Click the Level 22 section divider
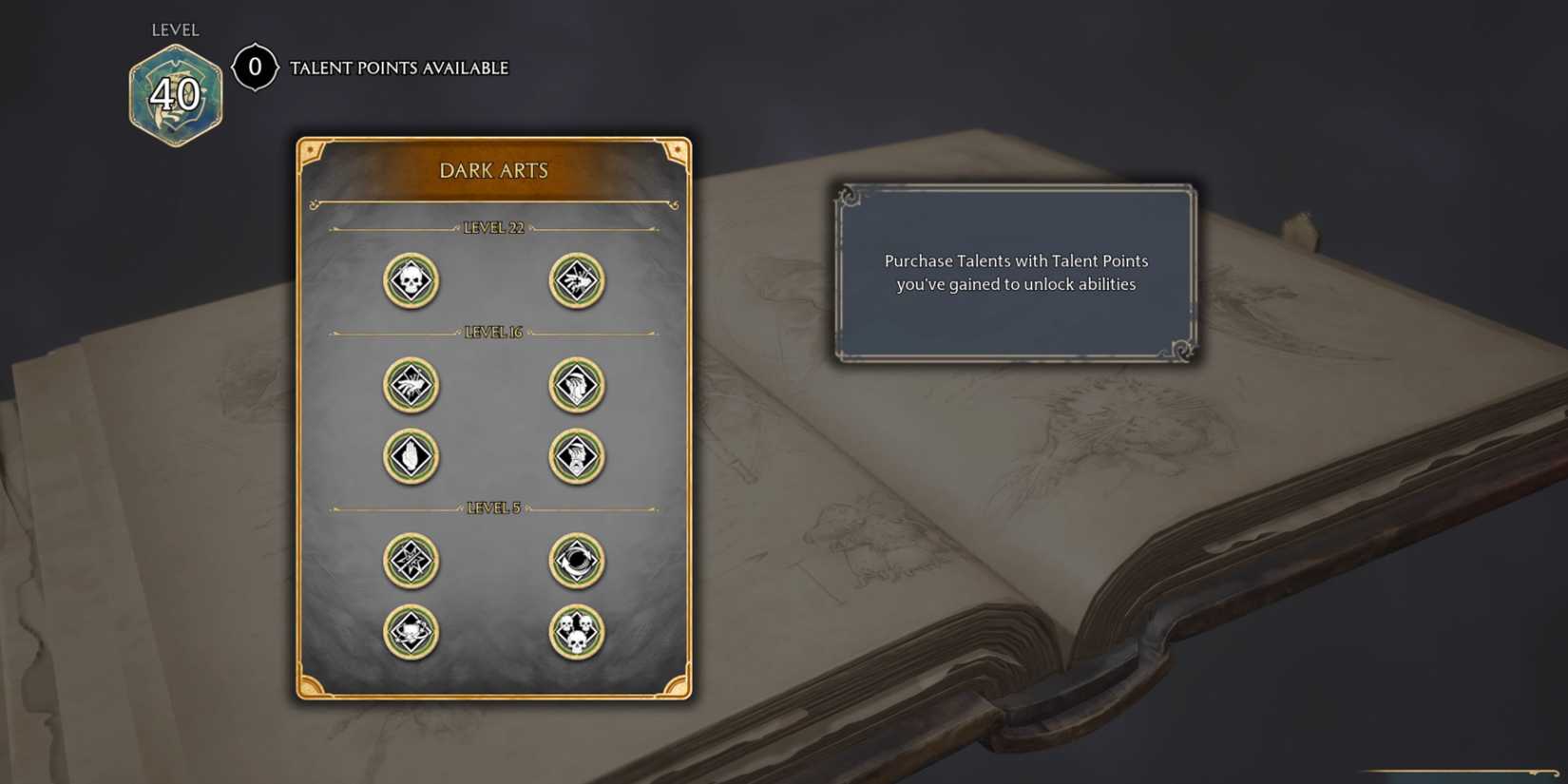 (x=493, y=228)
